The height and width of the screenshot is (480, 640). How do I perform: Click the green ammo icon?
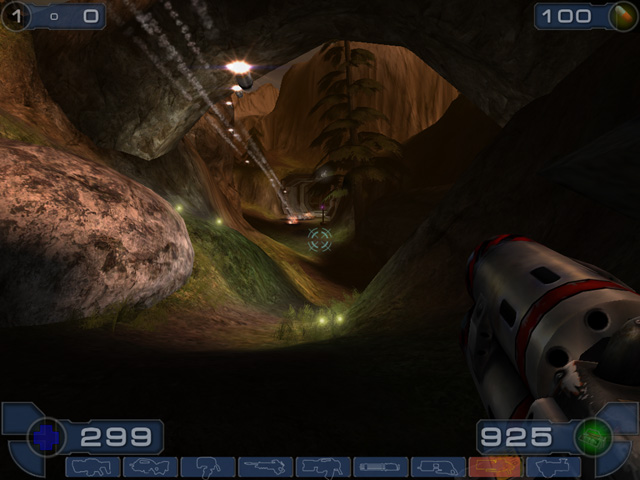pyautogui.click(x=594, y=437)
